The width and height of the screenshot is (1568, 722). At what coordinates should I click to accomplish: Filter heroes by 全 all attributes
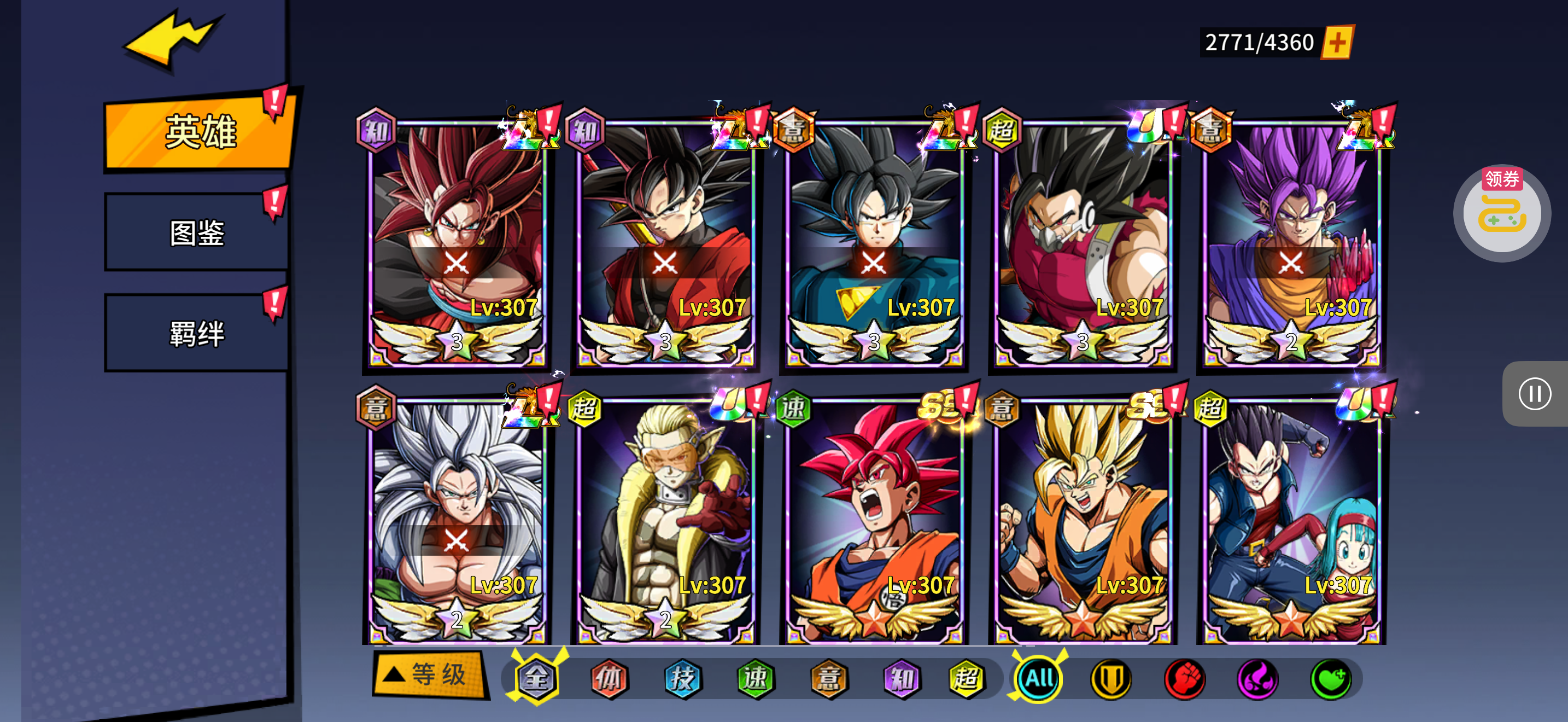click(x=537, y=678)
